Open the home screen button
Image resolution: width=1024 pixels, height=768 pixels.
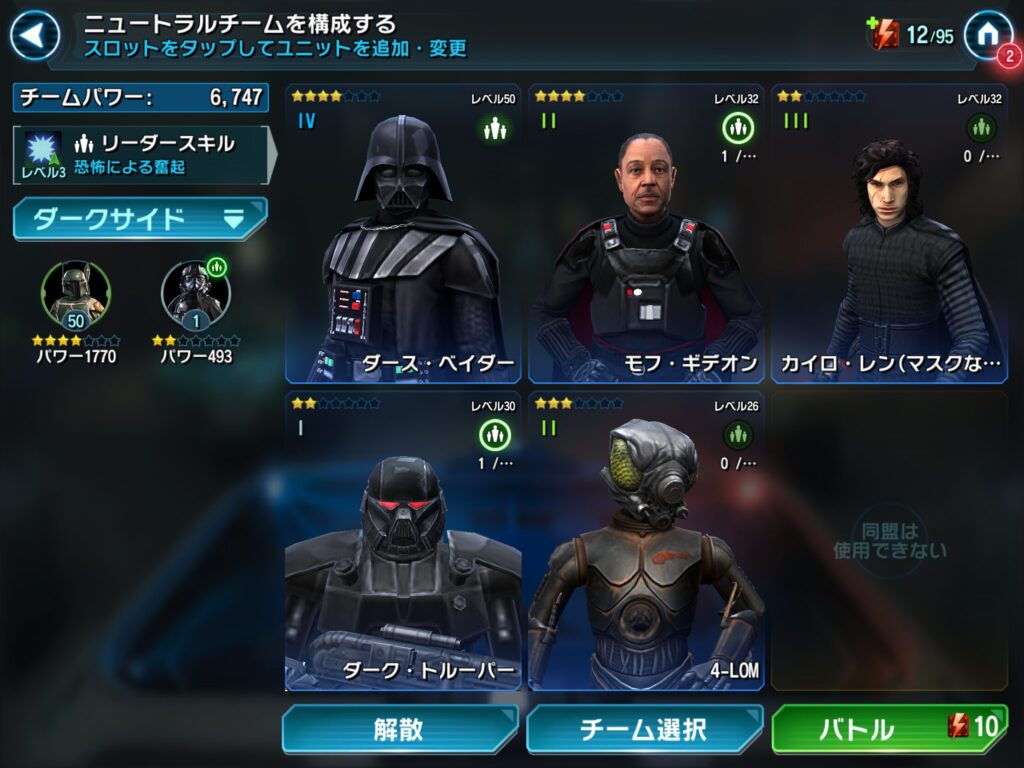[987, 35]
